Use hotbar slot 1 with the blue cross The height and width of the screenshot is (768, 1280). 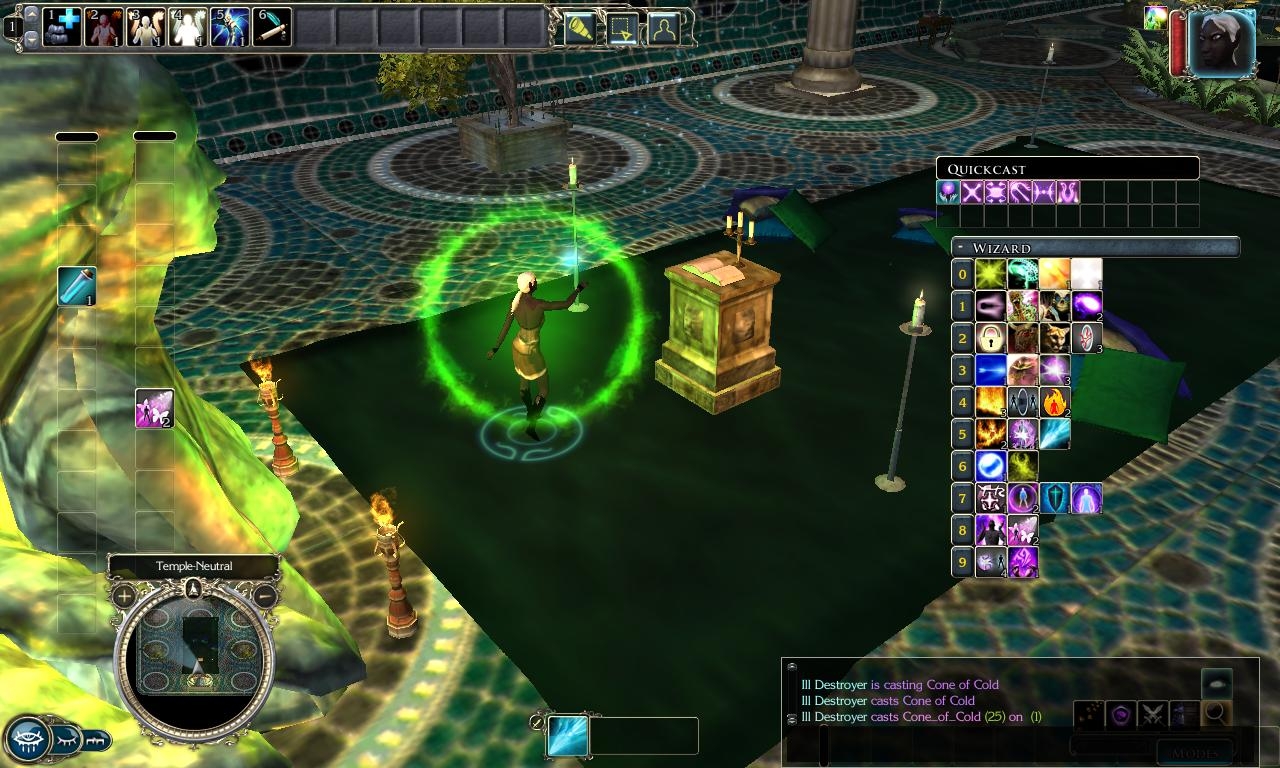62,27
